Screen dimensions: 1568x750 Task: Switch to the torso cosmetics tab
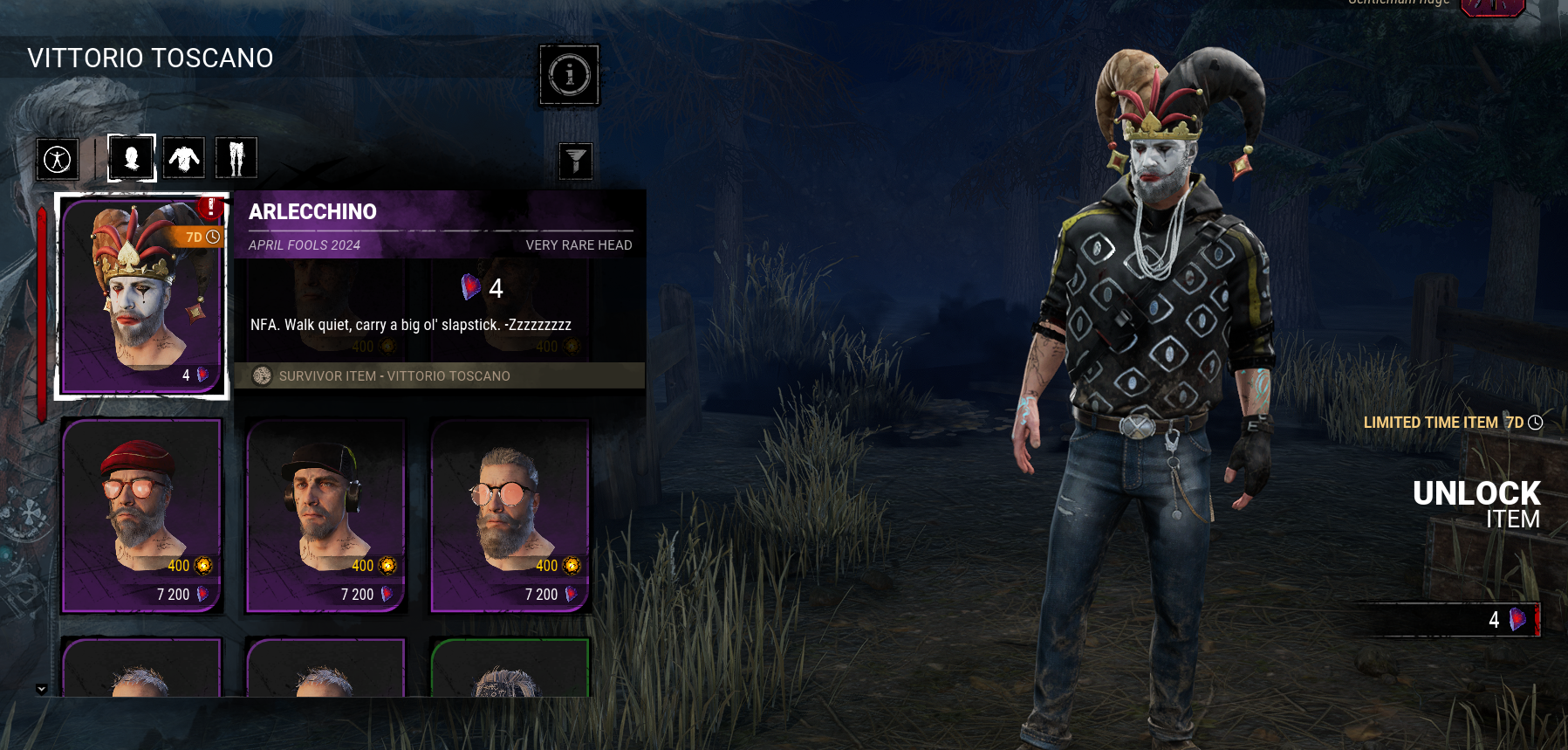(x=184, y=158)
